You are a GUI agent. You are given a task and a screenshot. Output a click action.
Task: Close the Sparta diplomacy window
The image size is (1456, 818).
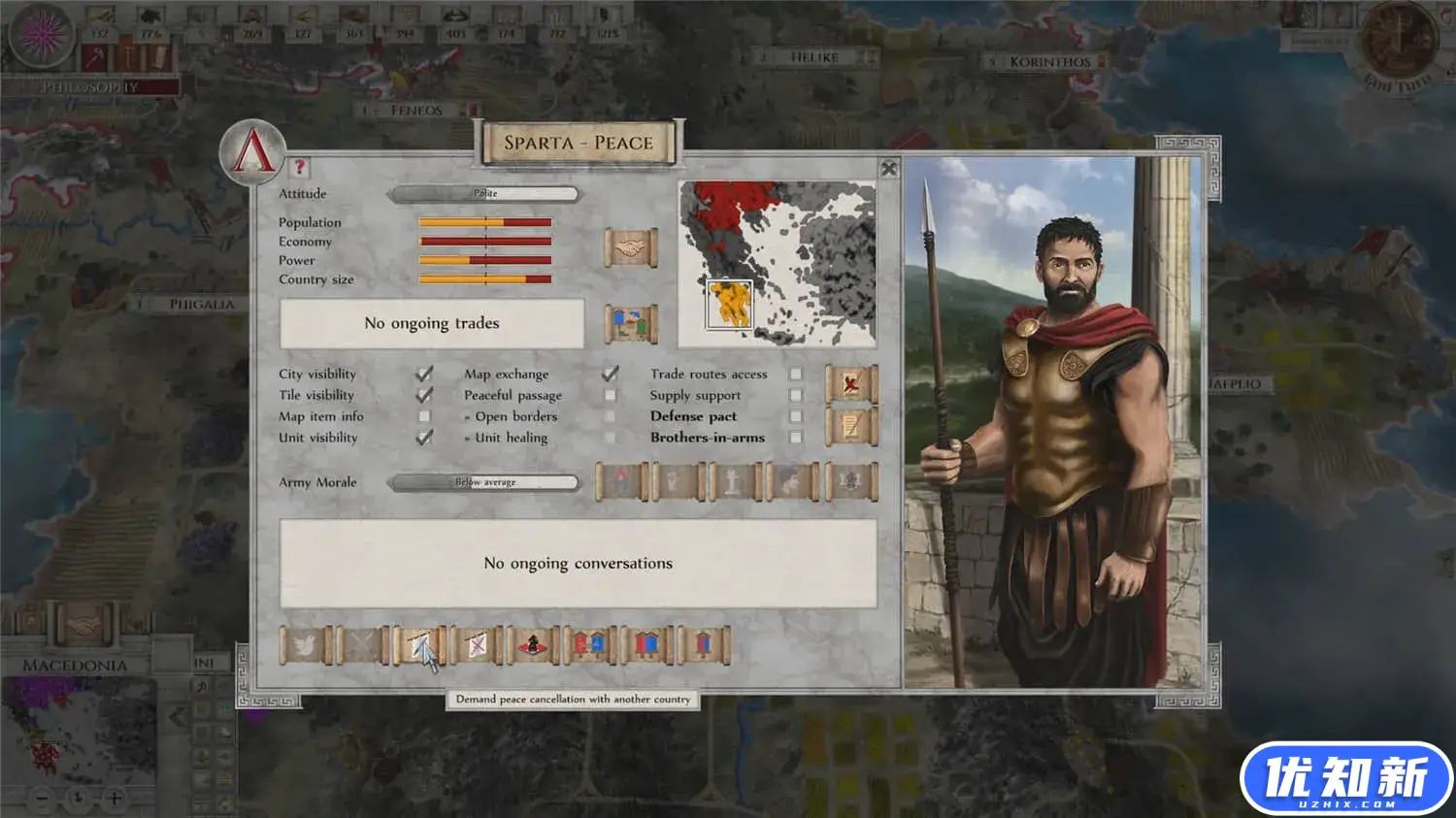(888, 169)
